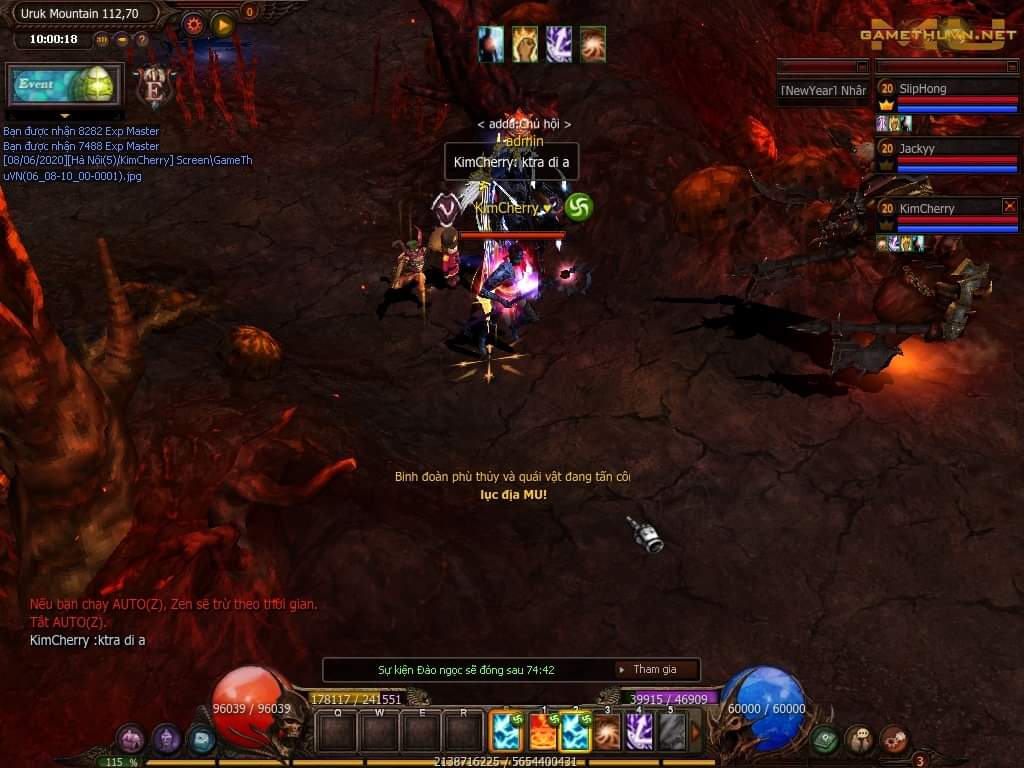Minimize the party list panel
The image size is (1024, 768).
pyautogui.click(x=1011, y=67)
